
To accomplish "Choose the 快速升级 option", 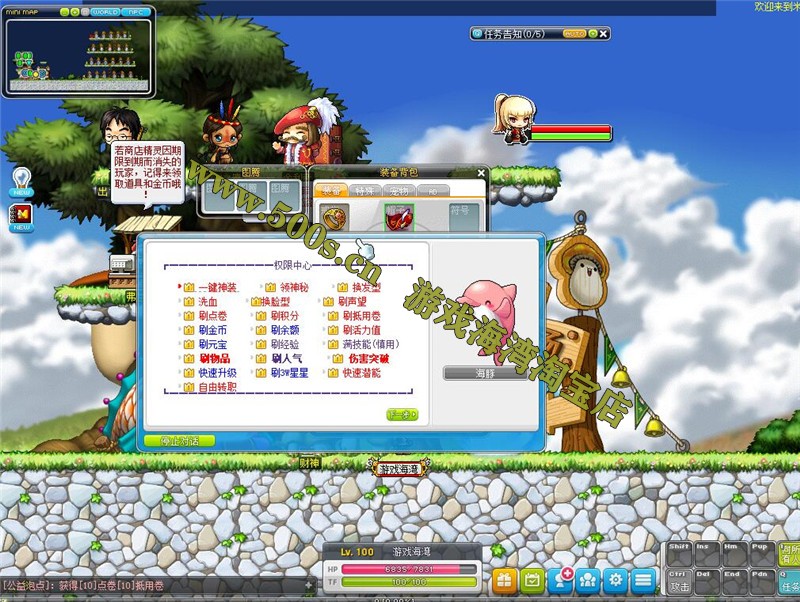I will point(216,373).
